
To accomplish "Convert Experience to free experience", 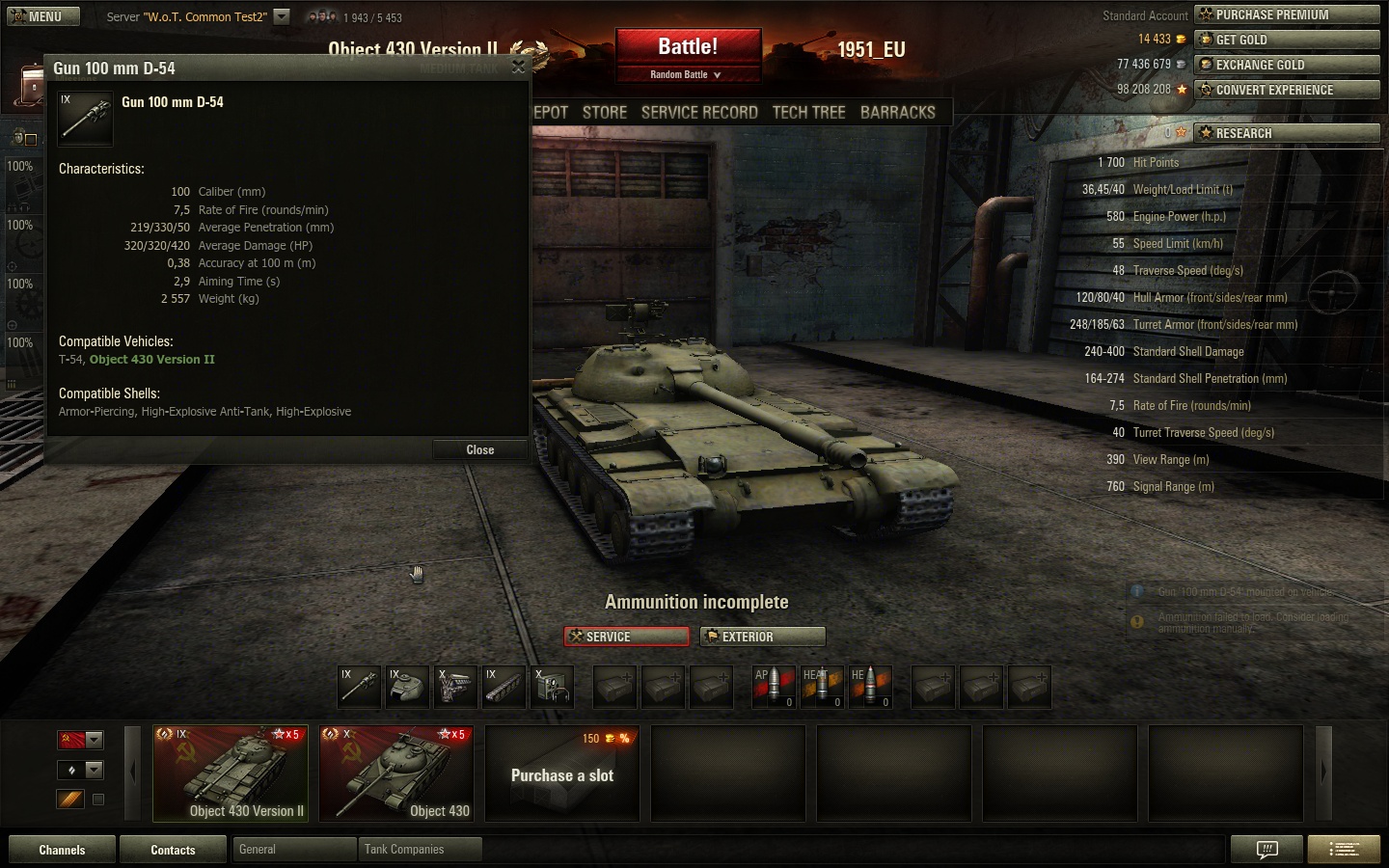I will point(1287,90).
